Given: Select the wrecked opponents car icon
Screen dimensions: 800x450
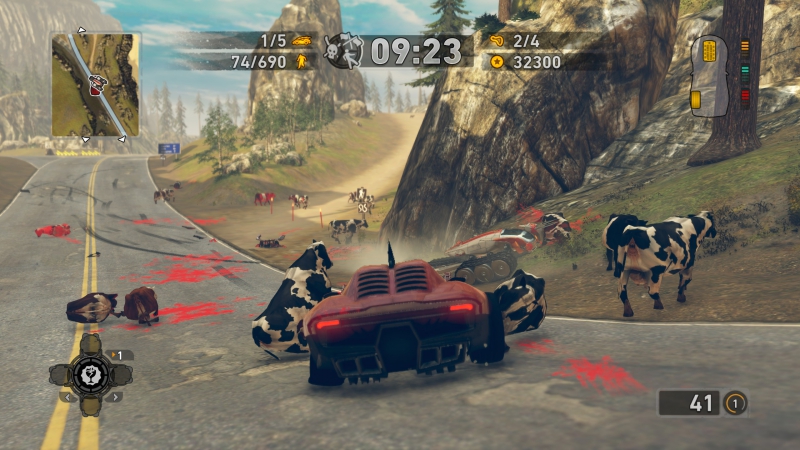Looking at the screenshot, I should click(301, 42).
